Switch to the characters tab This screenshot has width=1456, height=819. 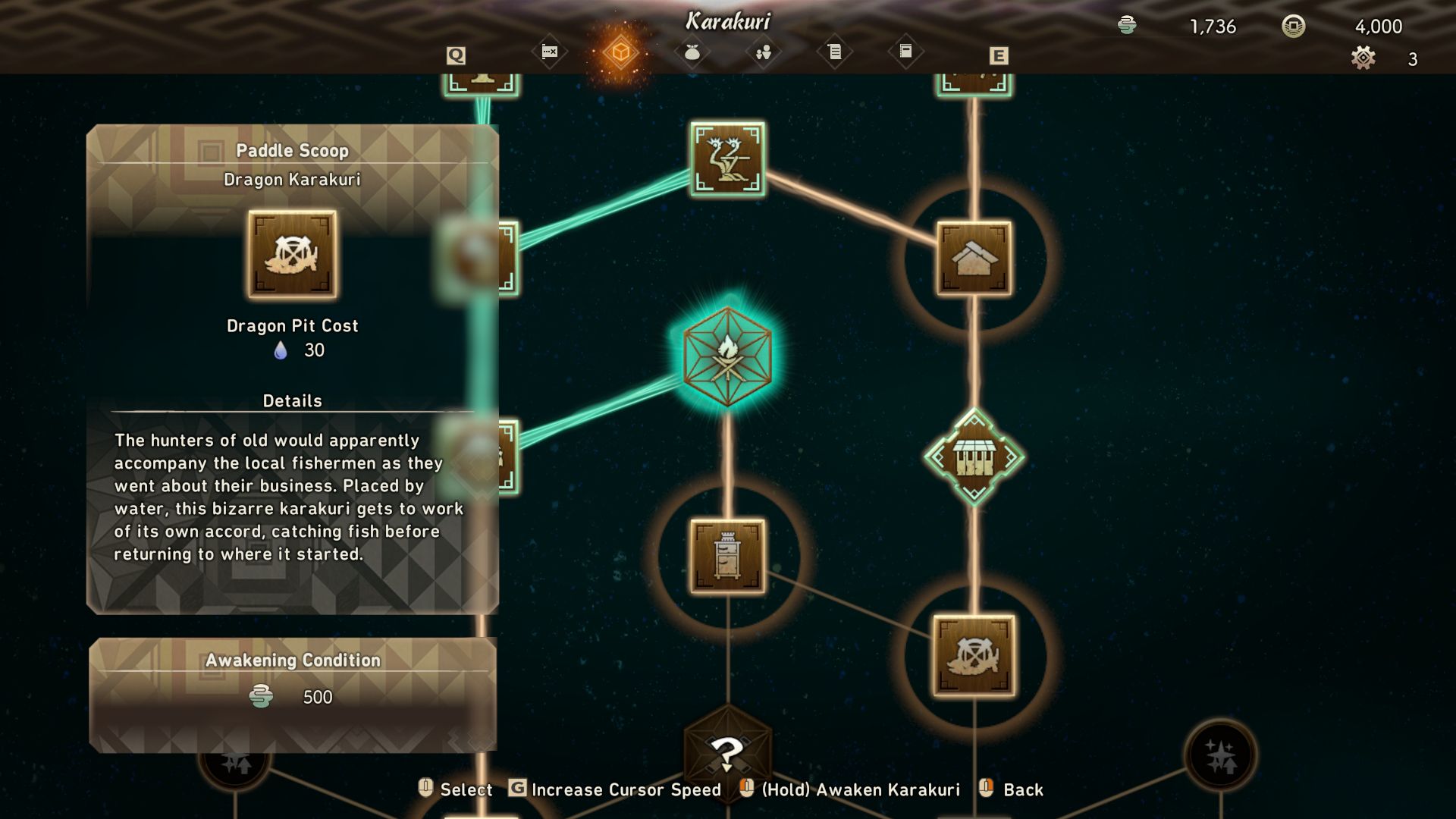(x=763, y=52)
